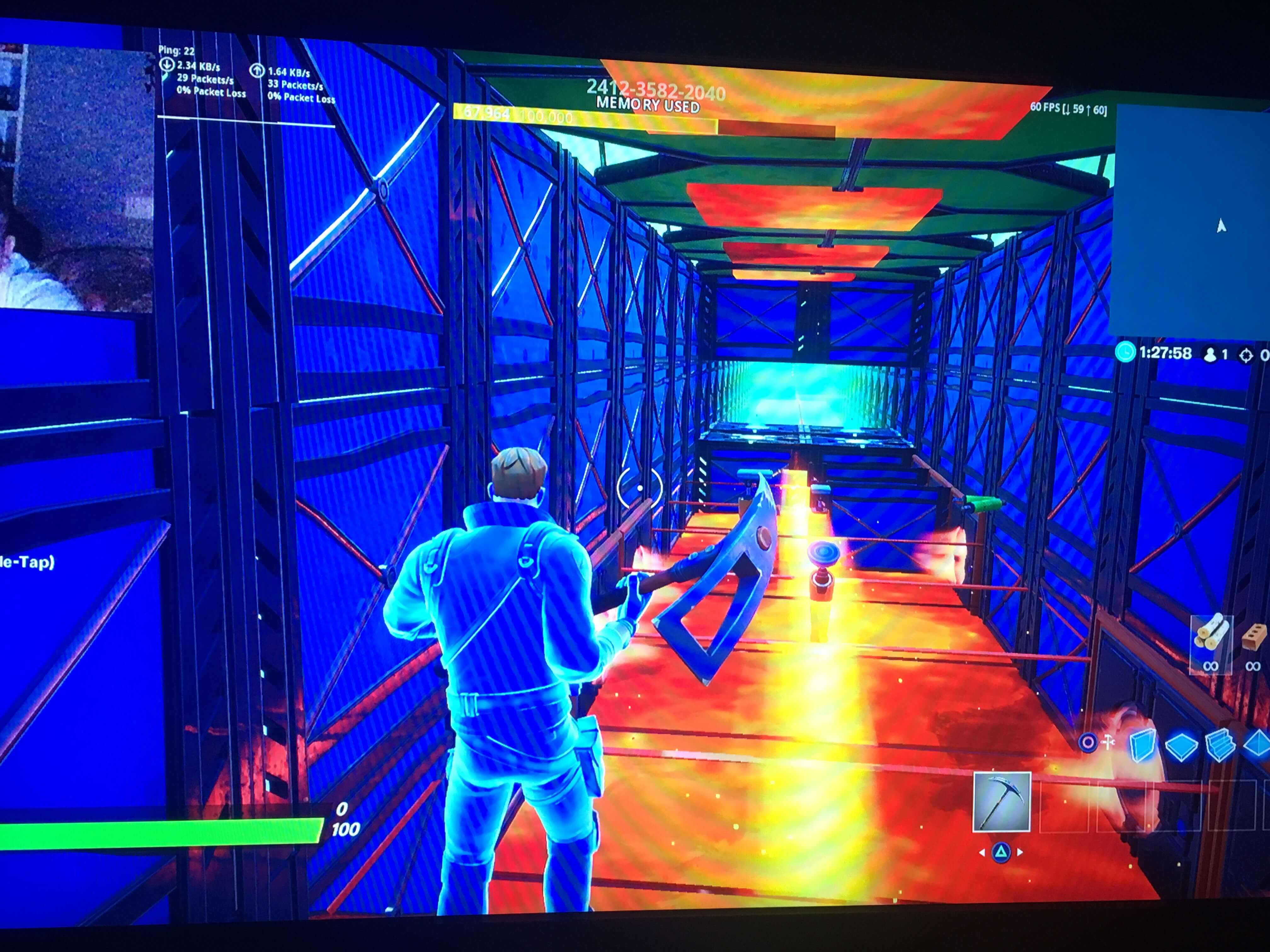Click the left arrow beside the triangle prompt
Screen dimensions: 1270x952
[x=982, y=854]
